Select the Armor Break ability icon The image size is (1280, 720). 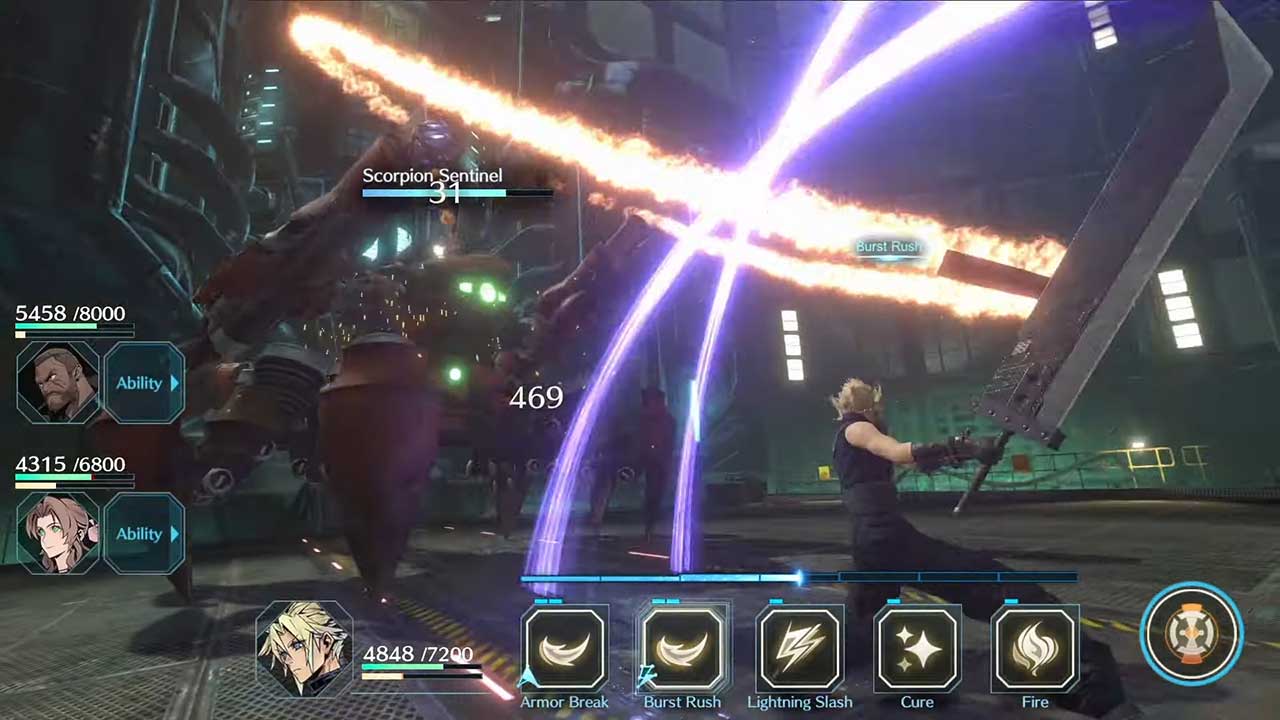(x=565, y=652)
